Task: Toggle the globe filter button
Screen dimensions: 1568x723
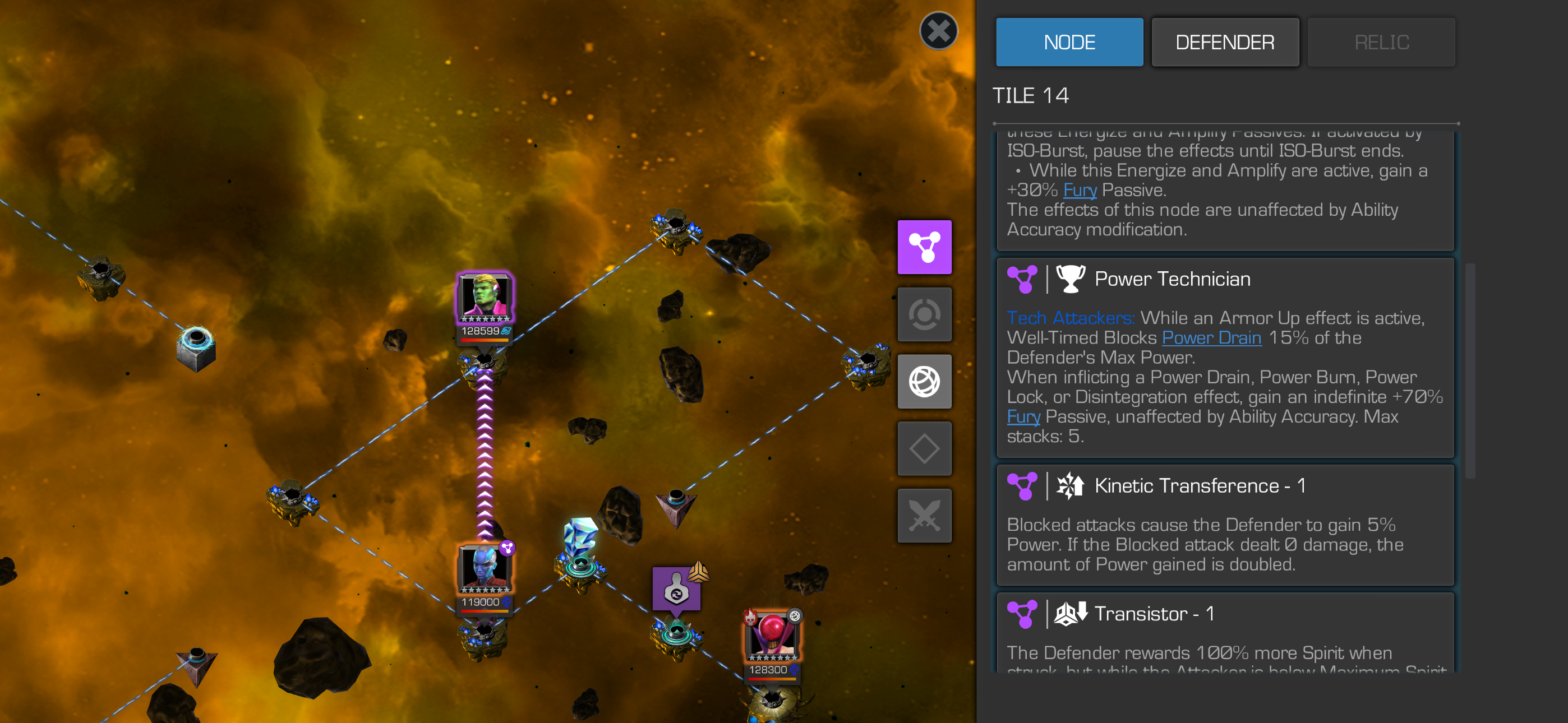Action: tap(924, 382)
